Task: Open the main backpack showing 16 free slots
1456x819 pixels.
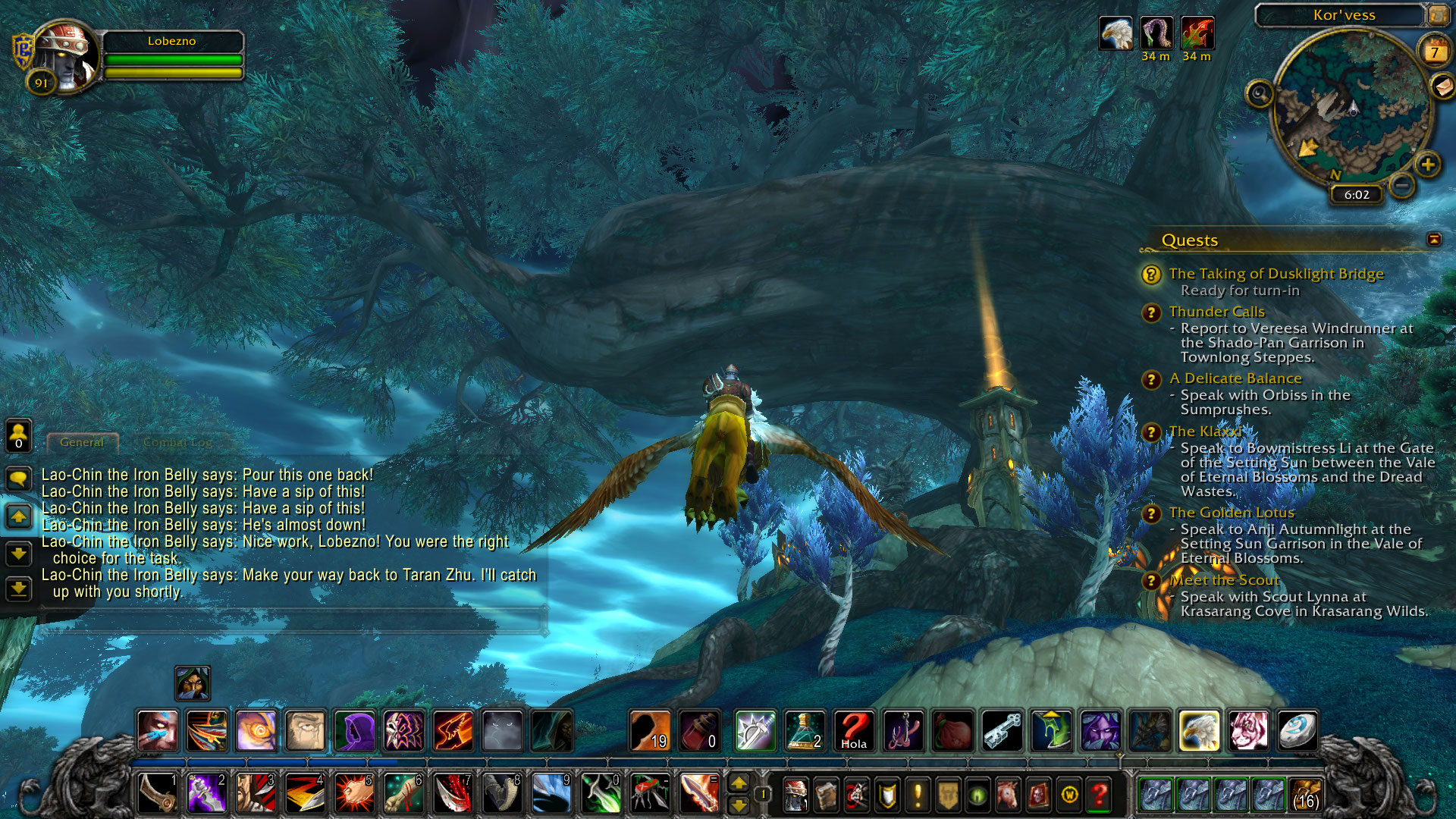Action: point(1305,795)
